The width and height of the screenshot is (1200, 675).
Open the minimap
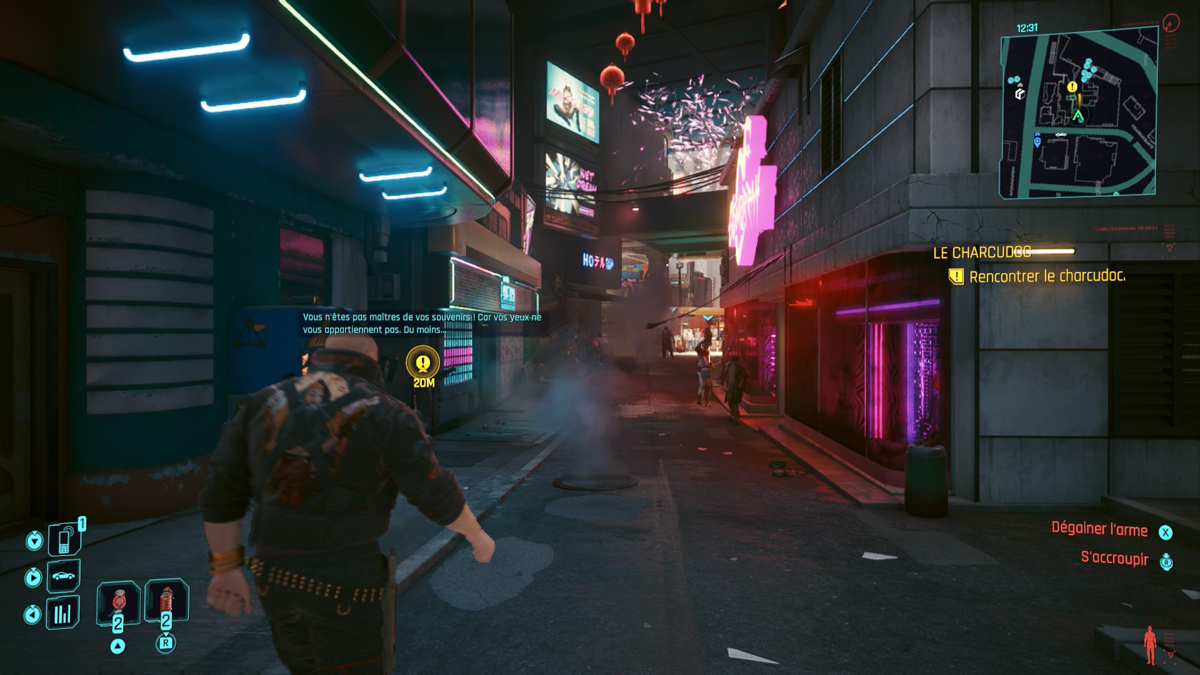[1079, 112]
